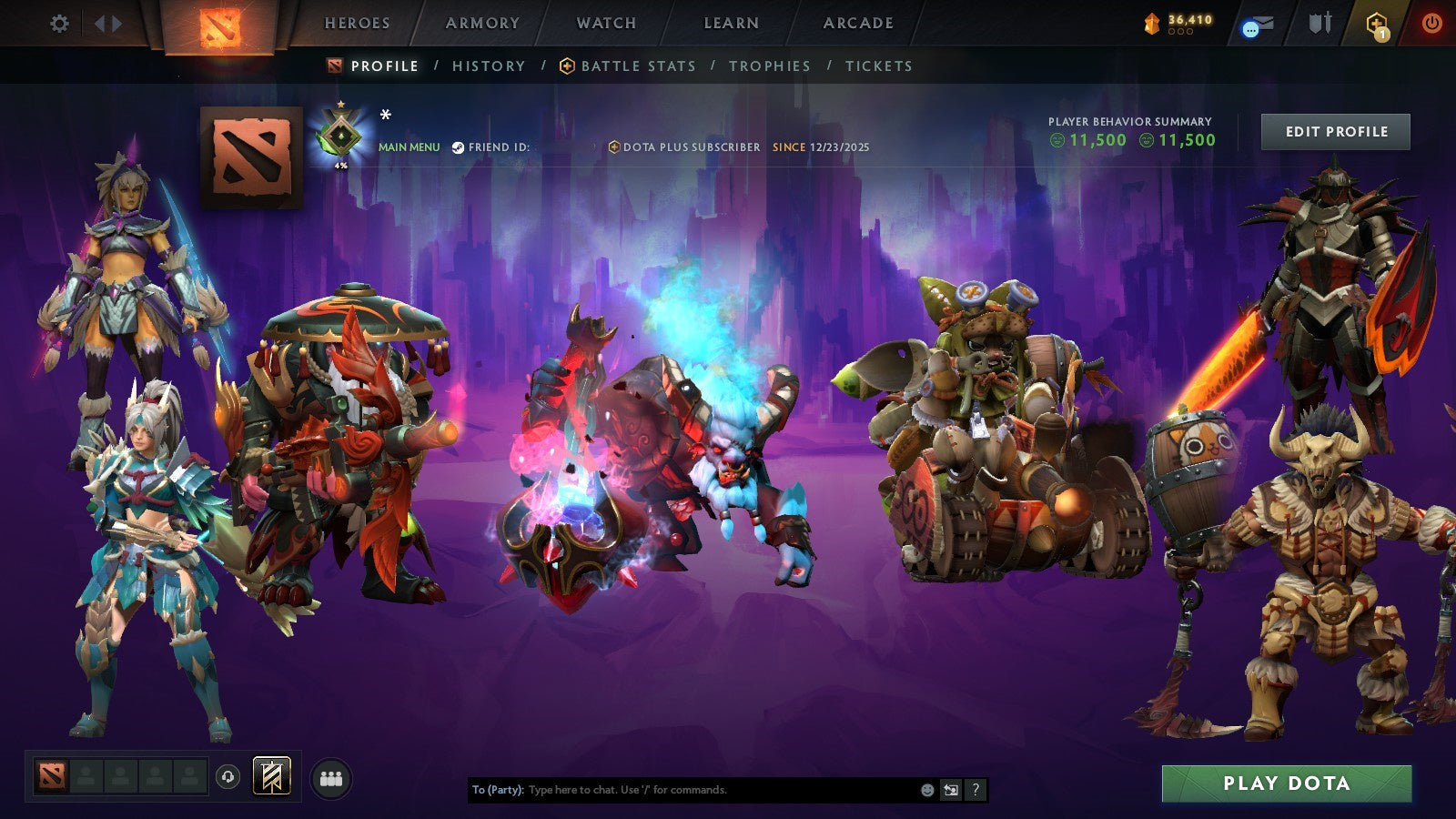Screen dimensions: 1456x819
Task: Open the ARCADE menu
Action: (857, 24)
